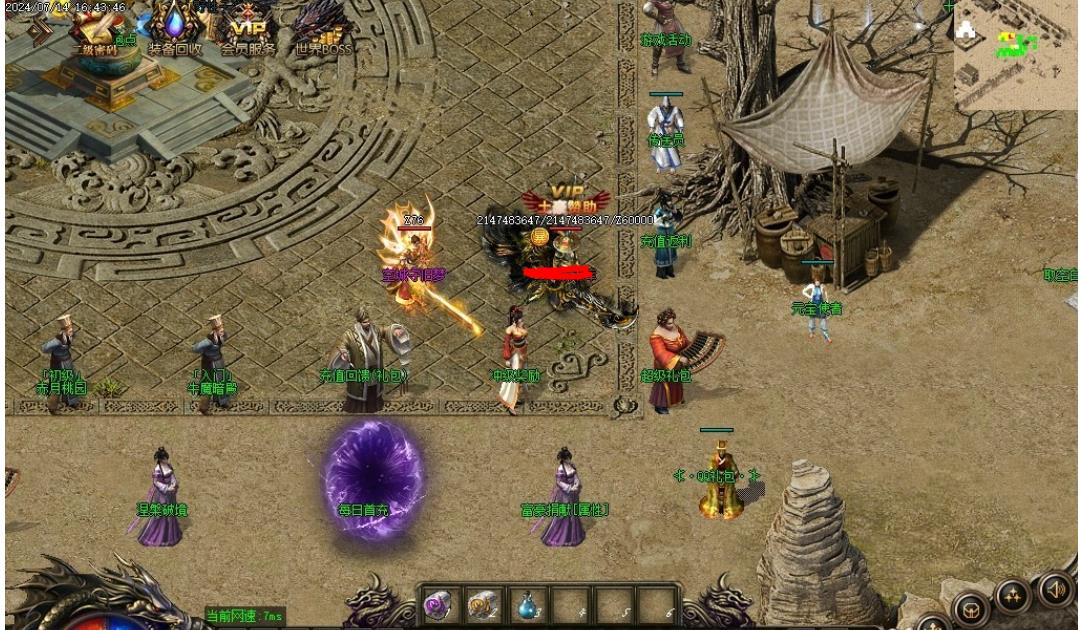Open the VIP 会员服务 member services
The image size is (1078, 630).
[248, 28]
